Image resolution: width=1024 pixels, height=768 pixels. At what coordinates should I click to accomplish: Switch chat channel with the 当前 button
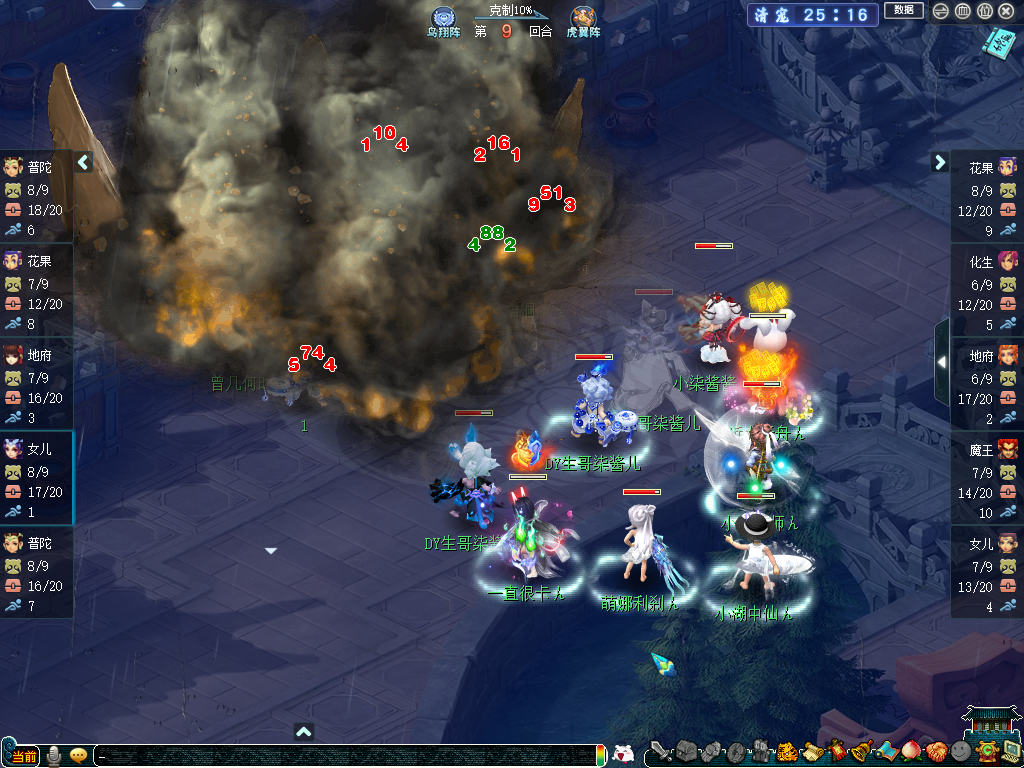(24, 755)
